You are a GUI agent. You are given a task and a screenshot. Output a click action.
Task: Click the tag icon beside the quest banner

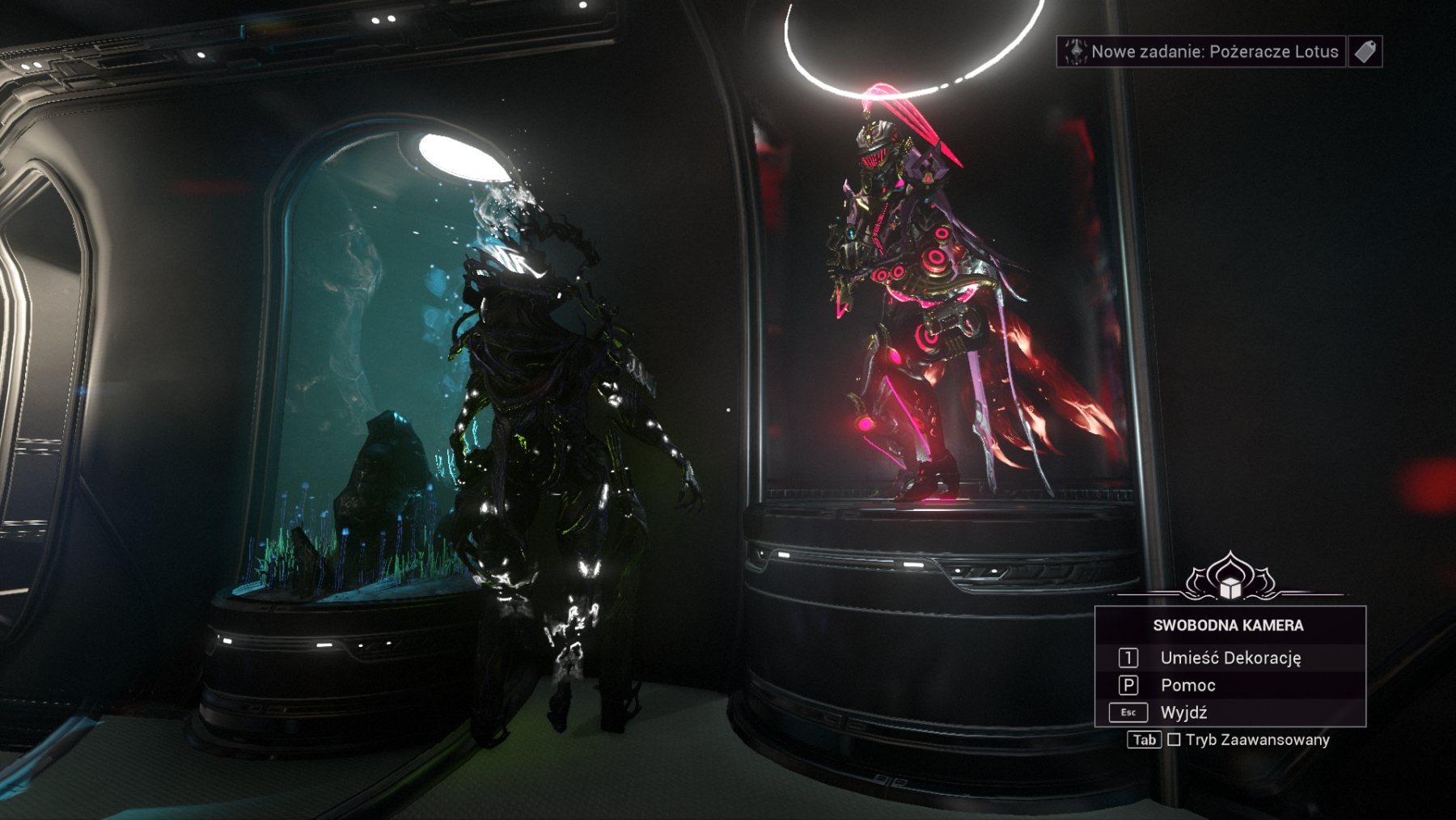[1365, 52]
